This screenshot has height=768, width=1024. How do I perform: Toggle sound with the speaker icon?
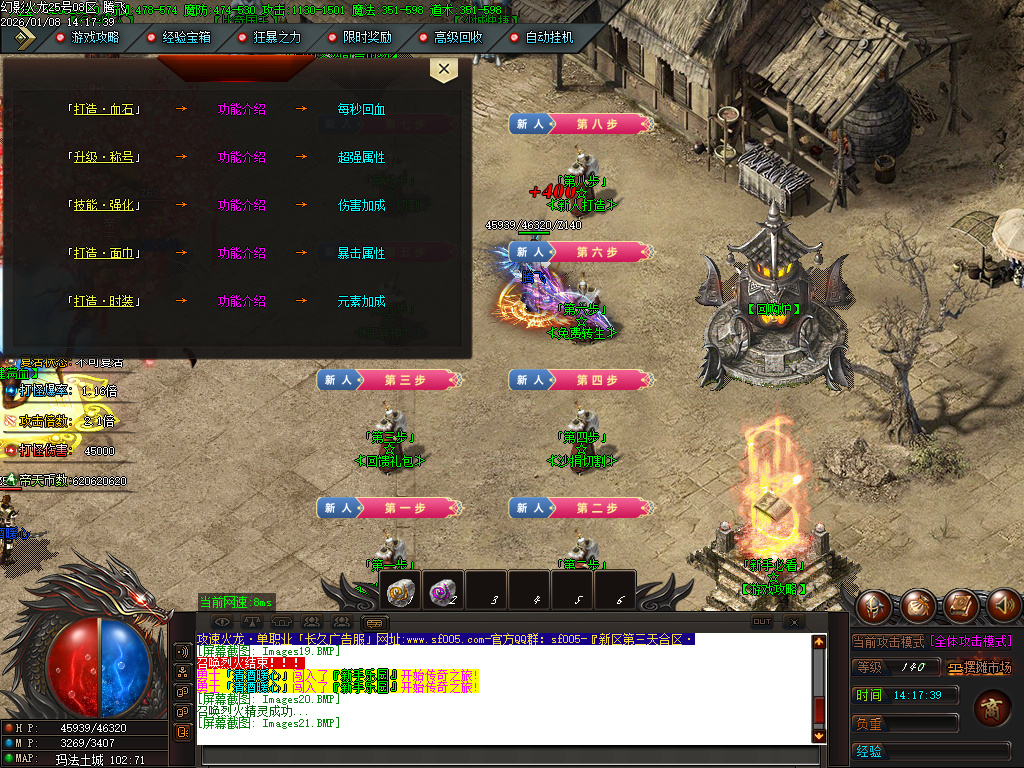(x=1004, y=604)
